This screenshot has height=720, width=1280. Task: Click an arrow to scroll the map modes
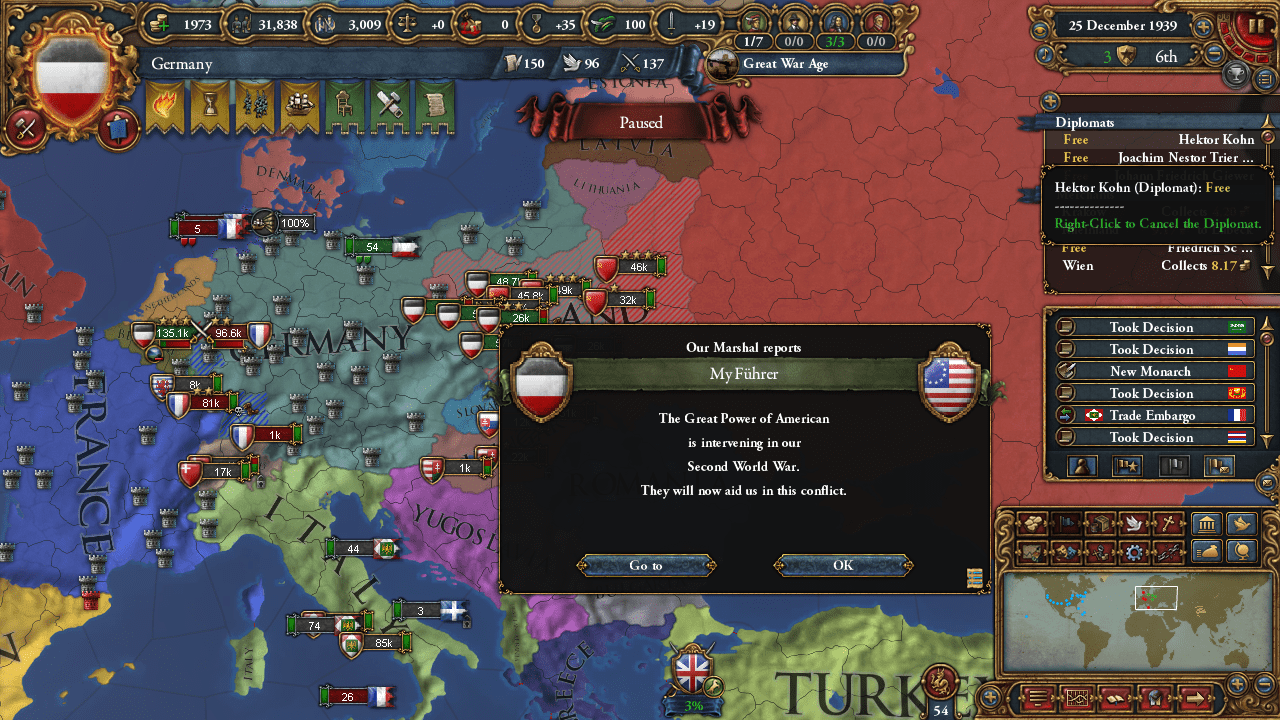point(1196,698)
